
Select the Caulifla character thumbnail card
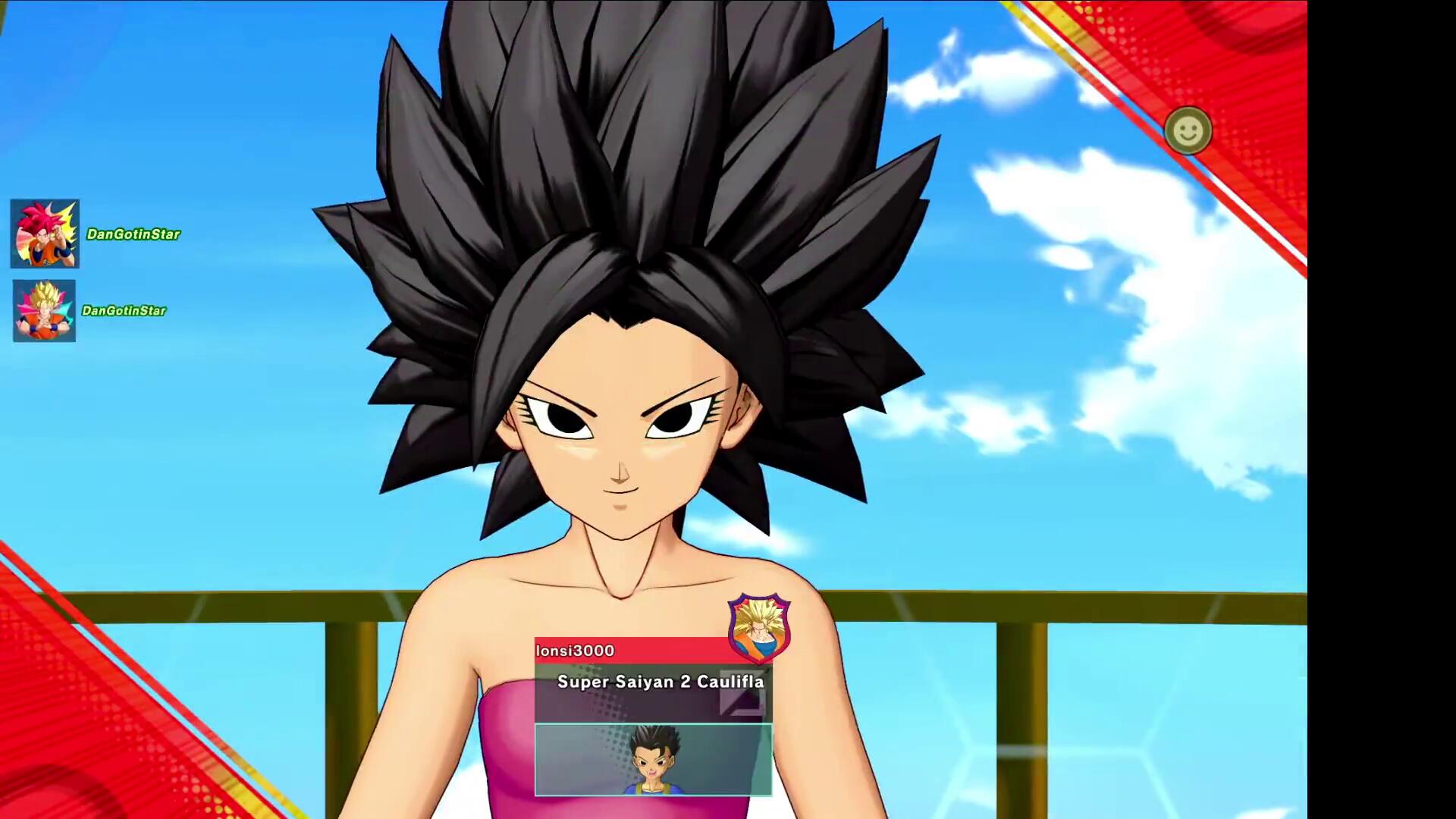coord(653,760)
